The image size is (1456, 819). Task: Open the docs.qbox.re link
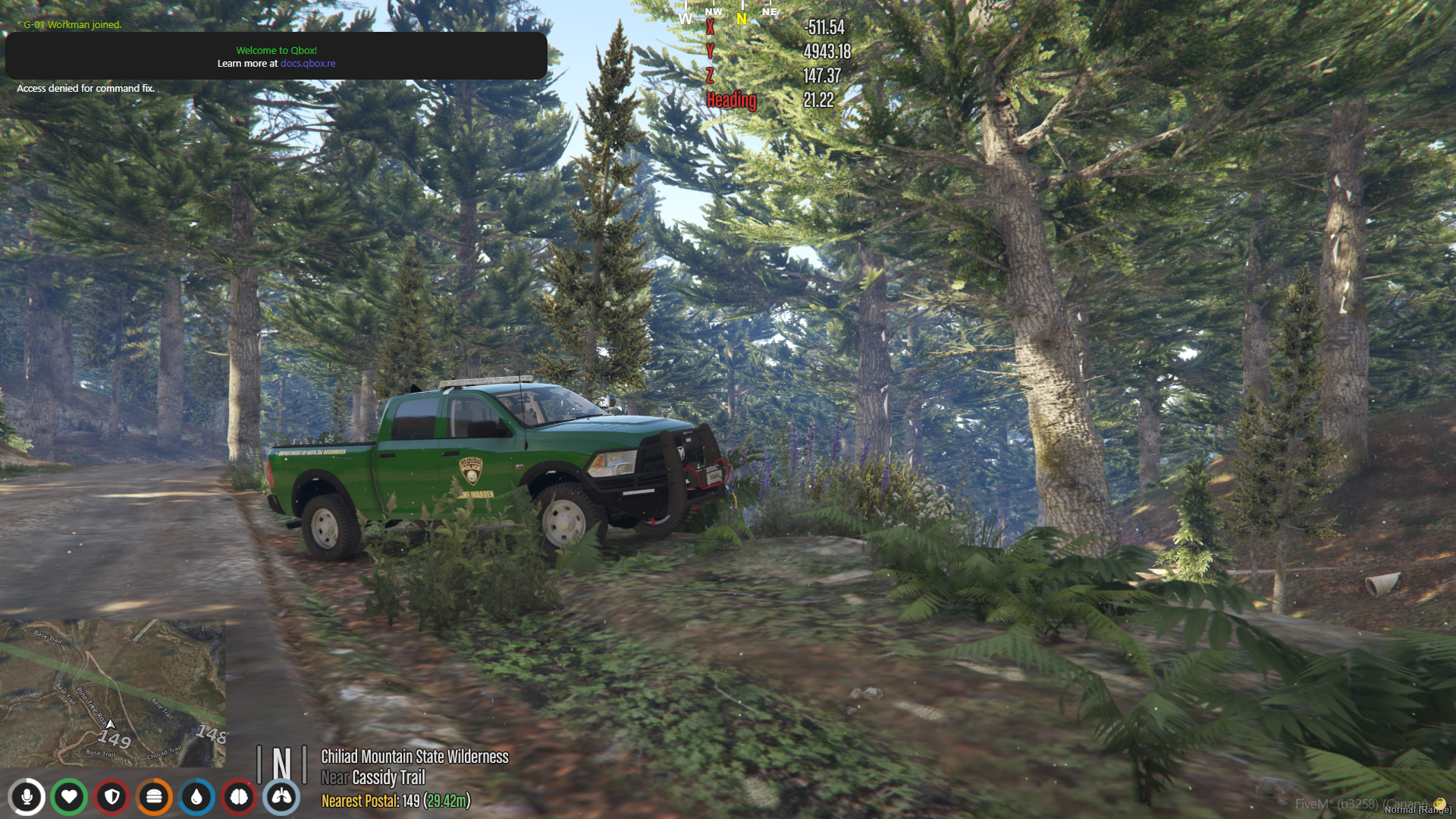tap(308, 64)
